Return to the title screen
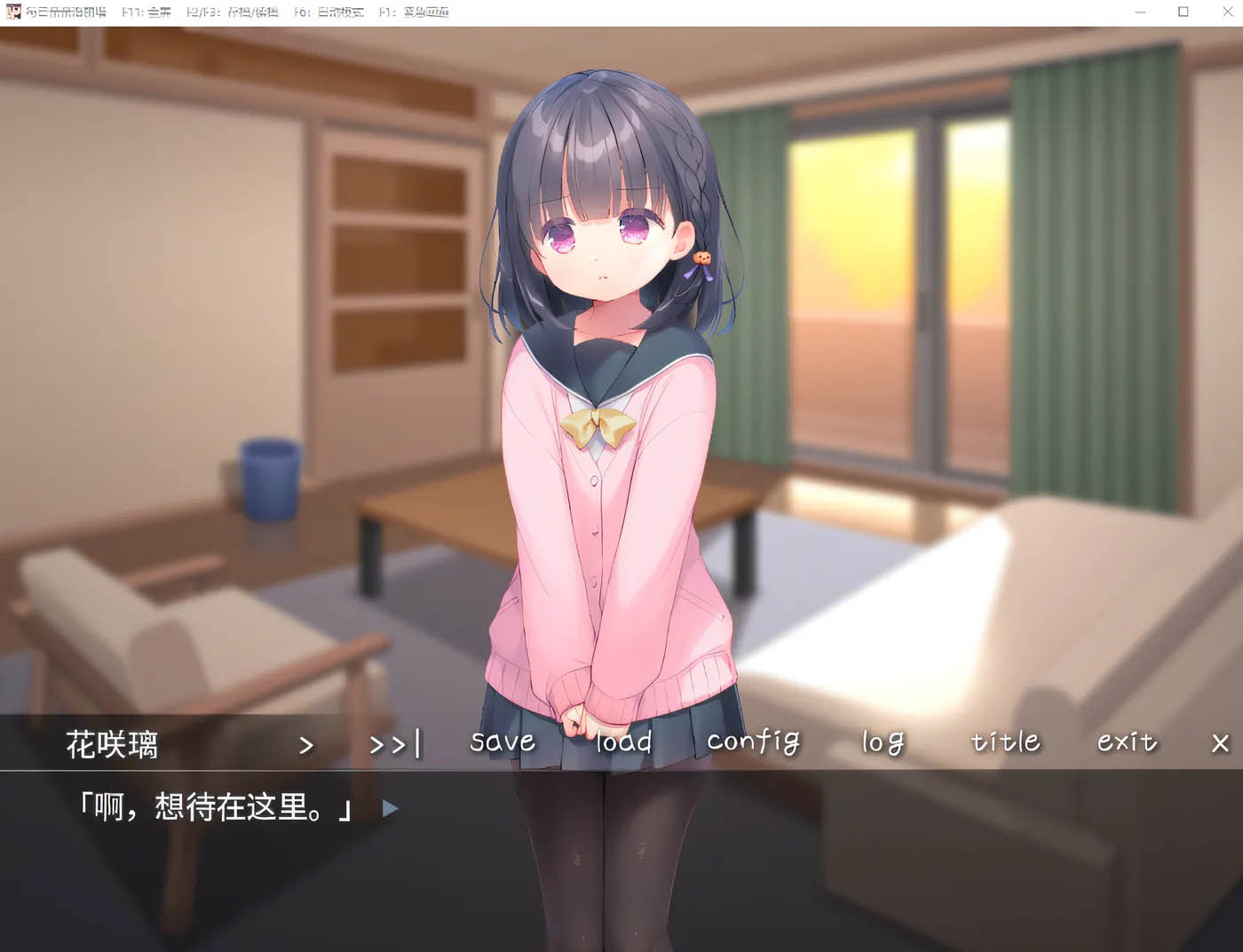Screen dimensions: 1243x952 click(1004, 742)
